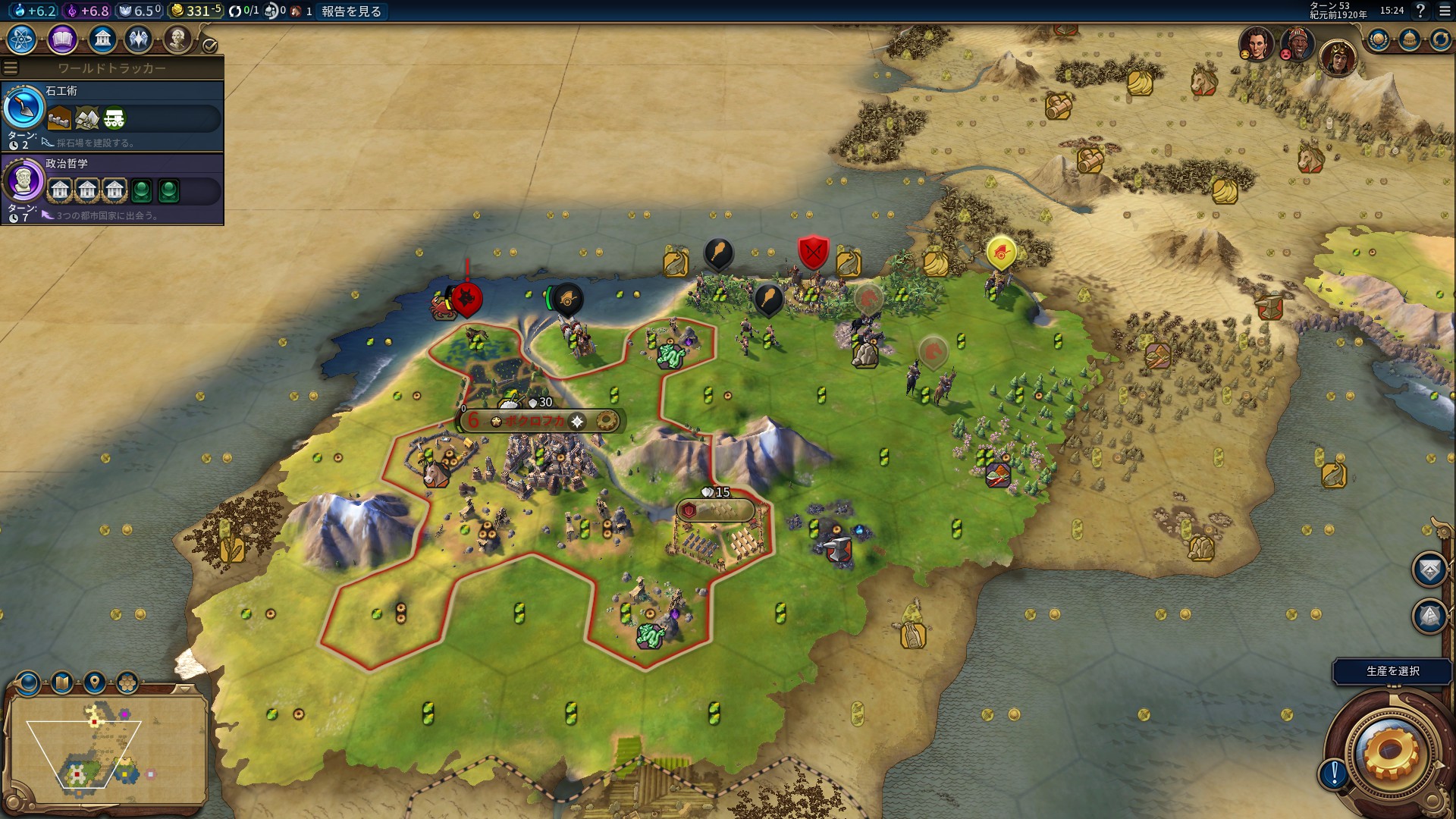Open the technology tree atom icon

22,39
